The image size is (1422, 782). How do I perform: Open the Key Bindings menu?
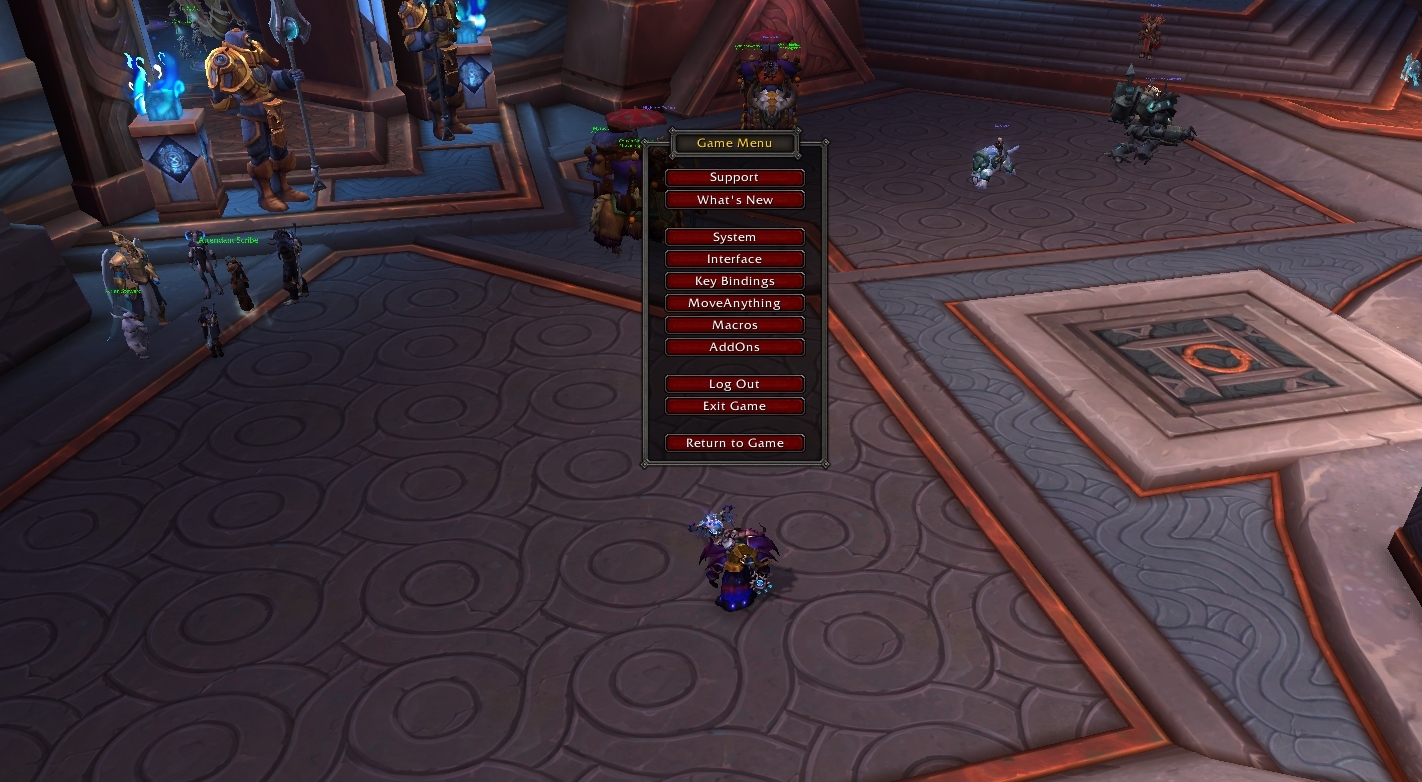[735, 280]
